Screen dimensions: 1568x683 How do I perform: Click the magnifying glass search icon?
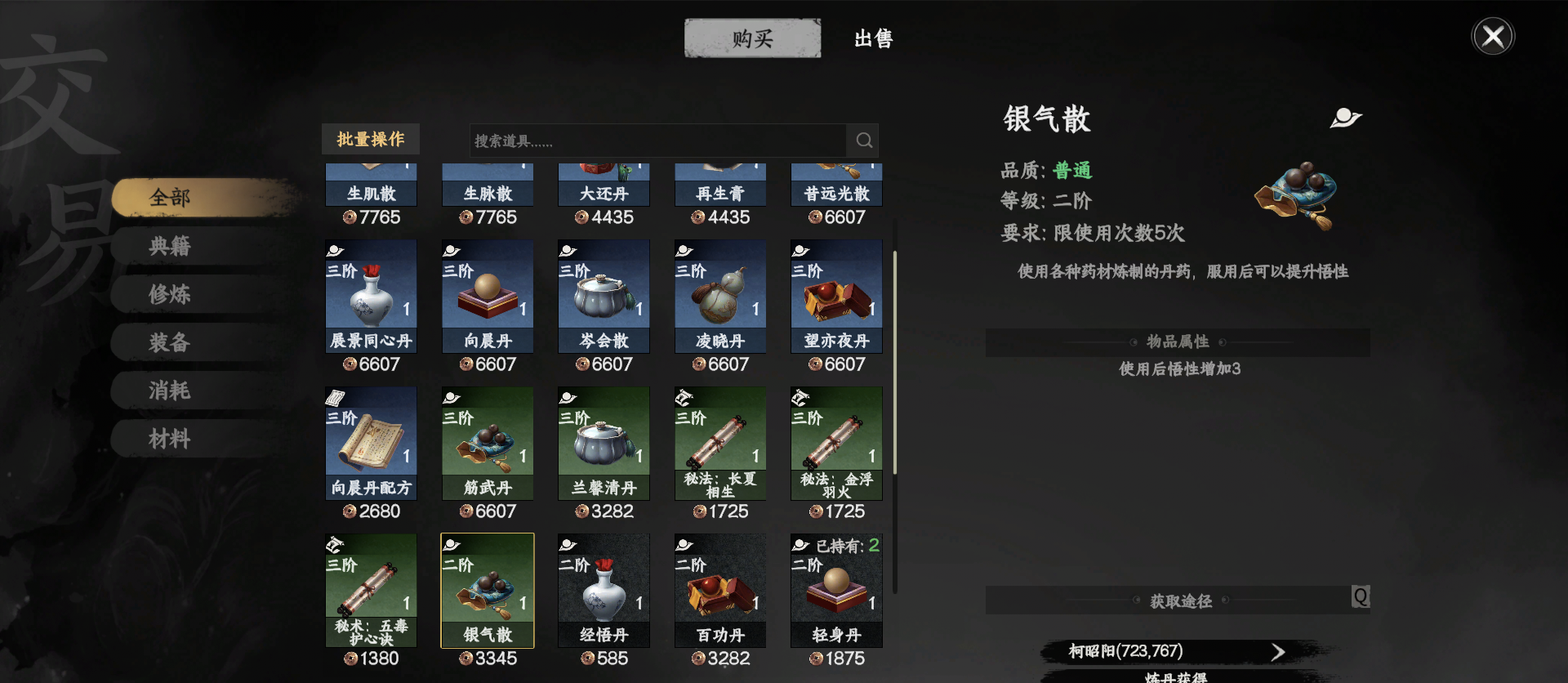[x=864, y=141]
